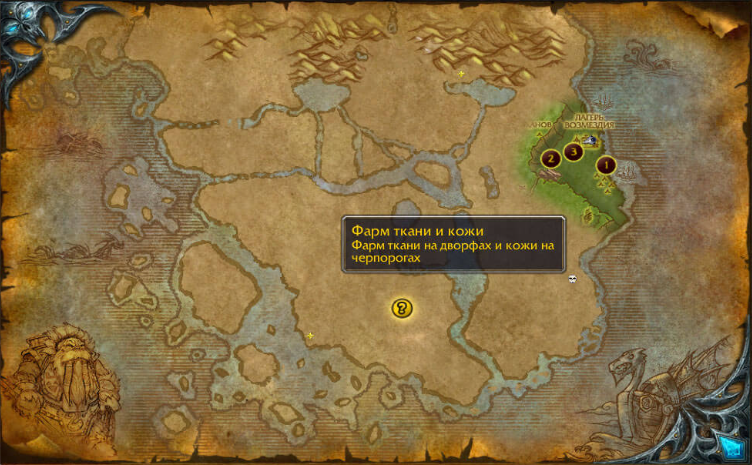
Task: Choose map marker number 3
Action: point(573,152)
